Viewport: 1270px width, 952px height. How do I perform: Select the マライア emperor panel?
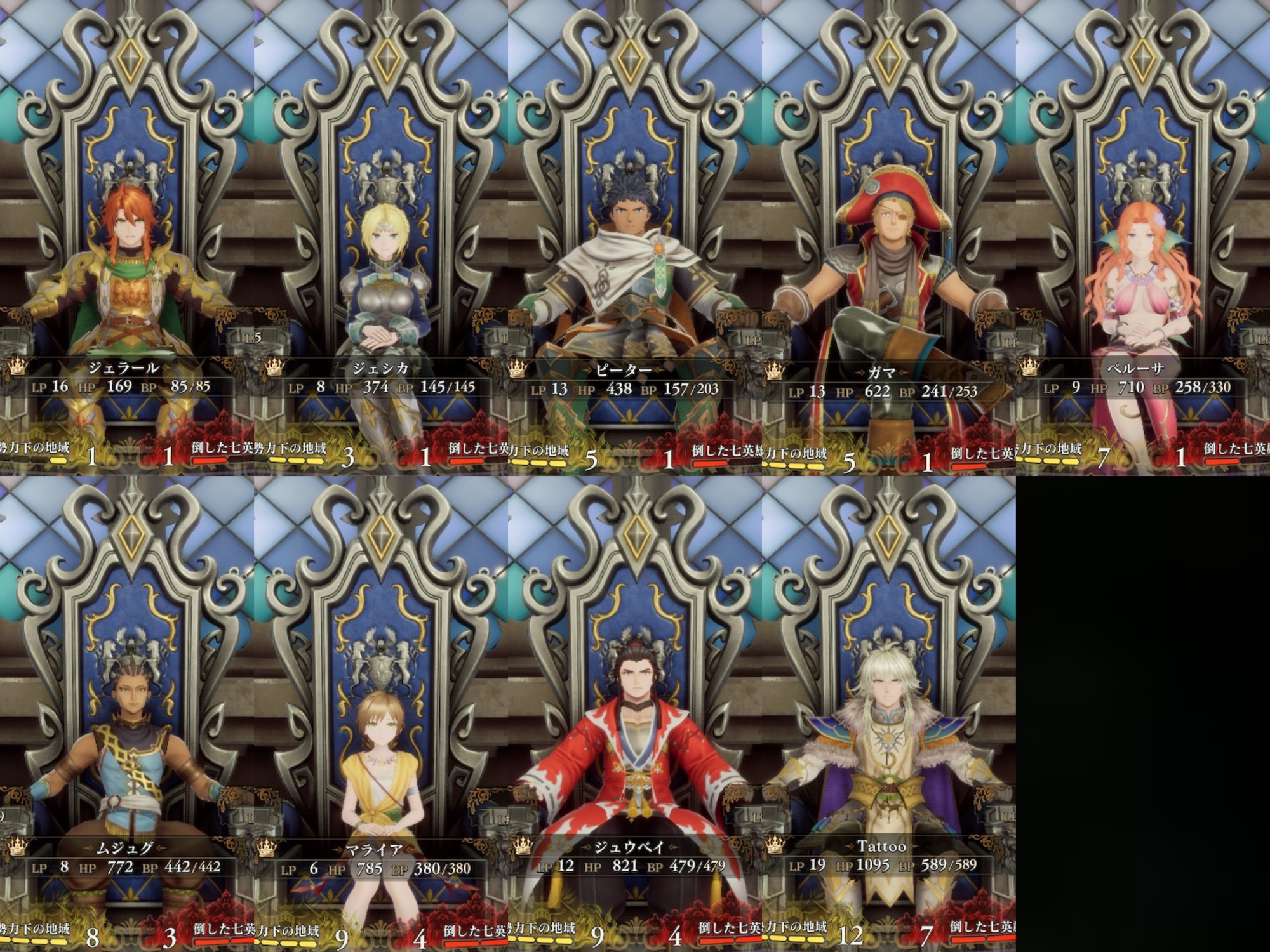click(x=381, y=714)
